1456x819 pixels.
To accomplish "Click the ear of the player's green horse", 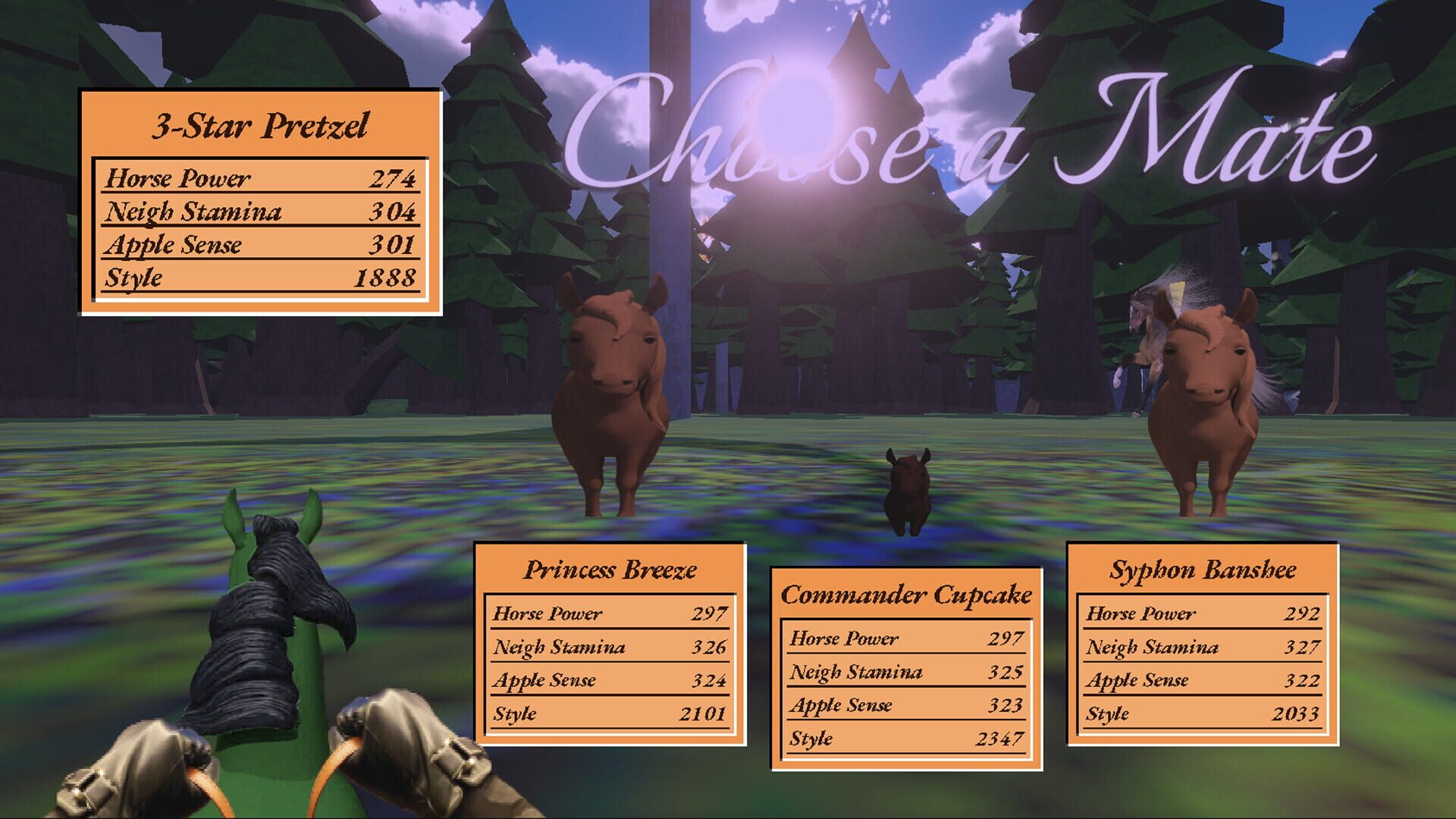I will (x=233, y=516).
